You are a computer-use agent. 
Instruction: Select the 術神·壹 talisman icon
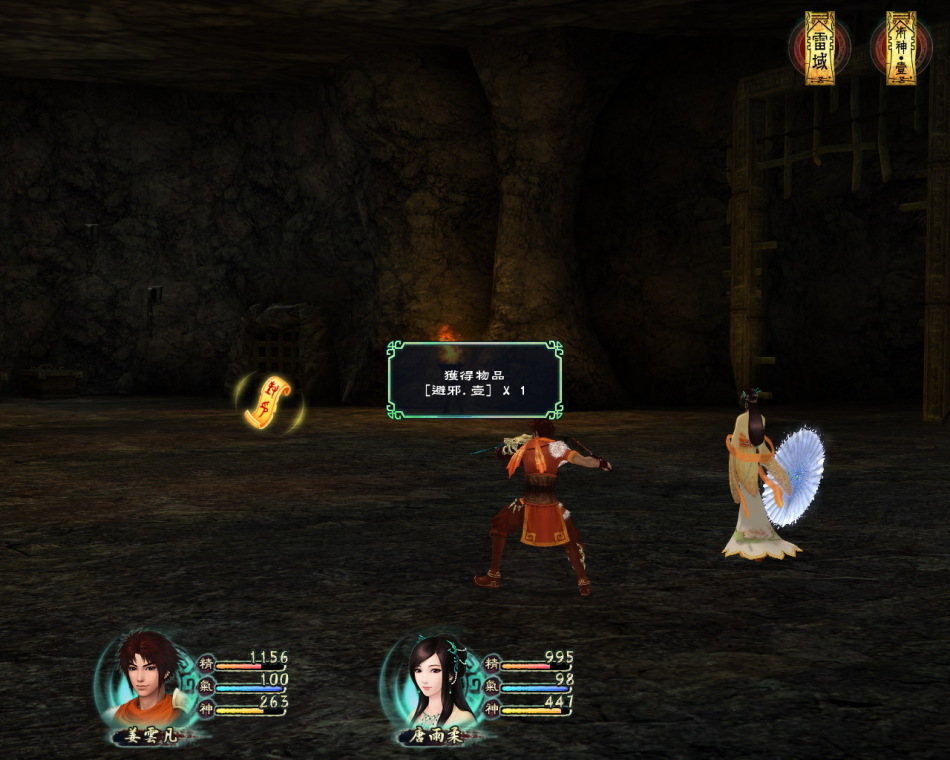901,48
